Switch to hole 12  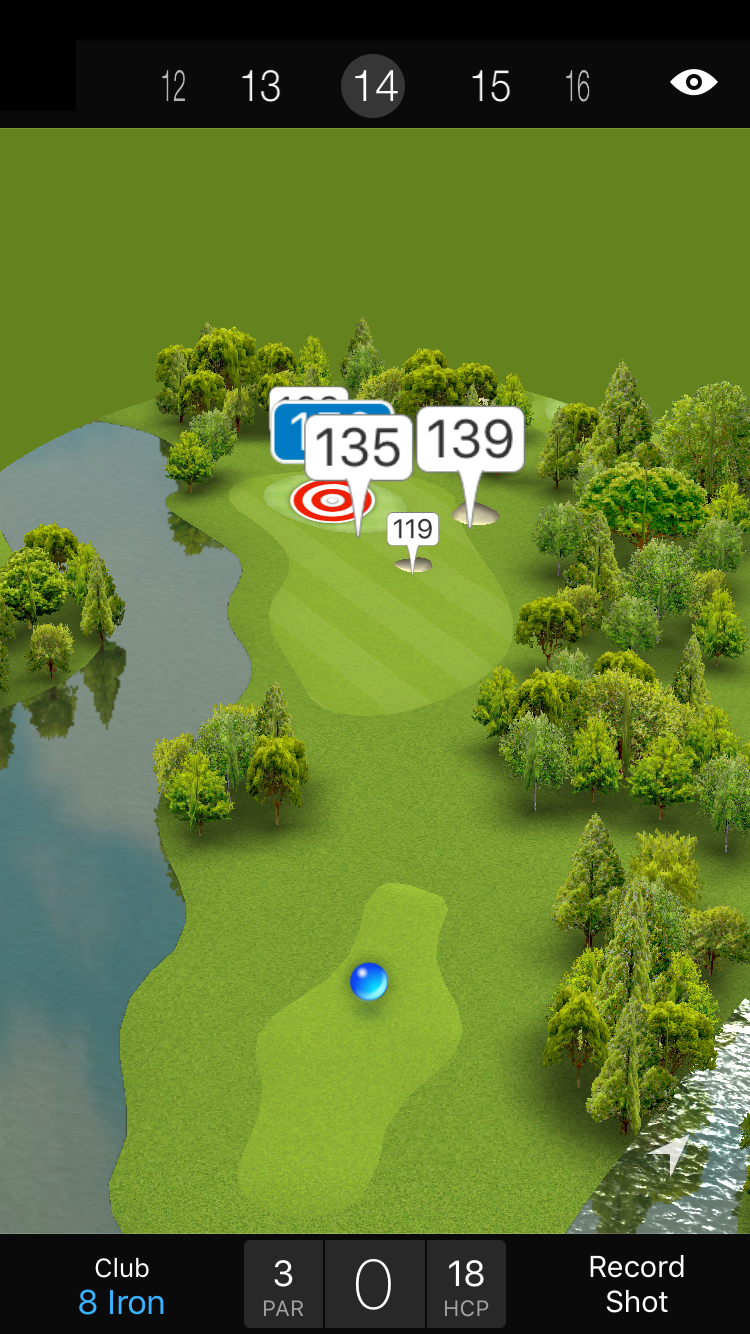[x=174, y=87]
